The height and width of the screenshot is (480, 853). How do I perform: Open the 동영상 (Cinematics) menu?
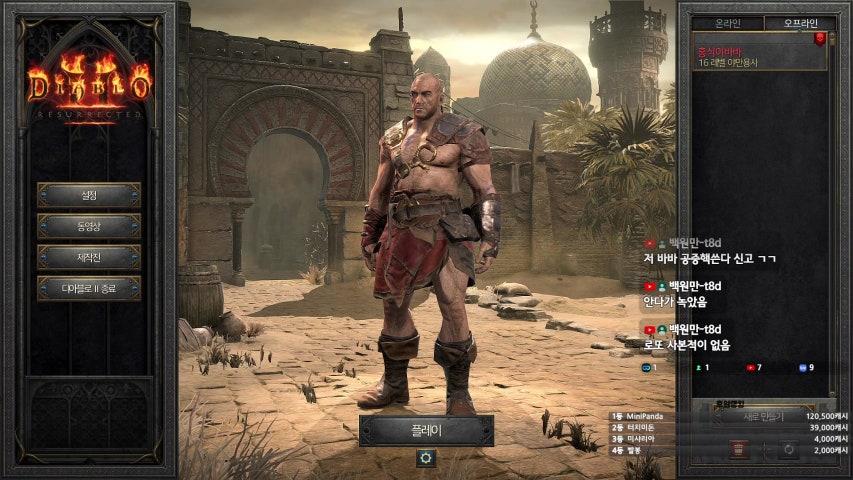coord(89,226)
